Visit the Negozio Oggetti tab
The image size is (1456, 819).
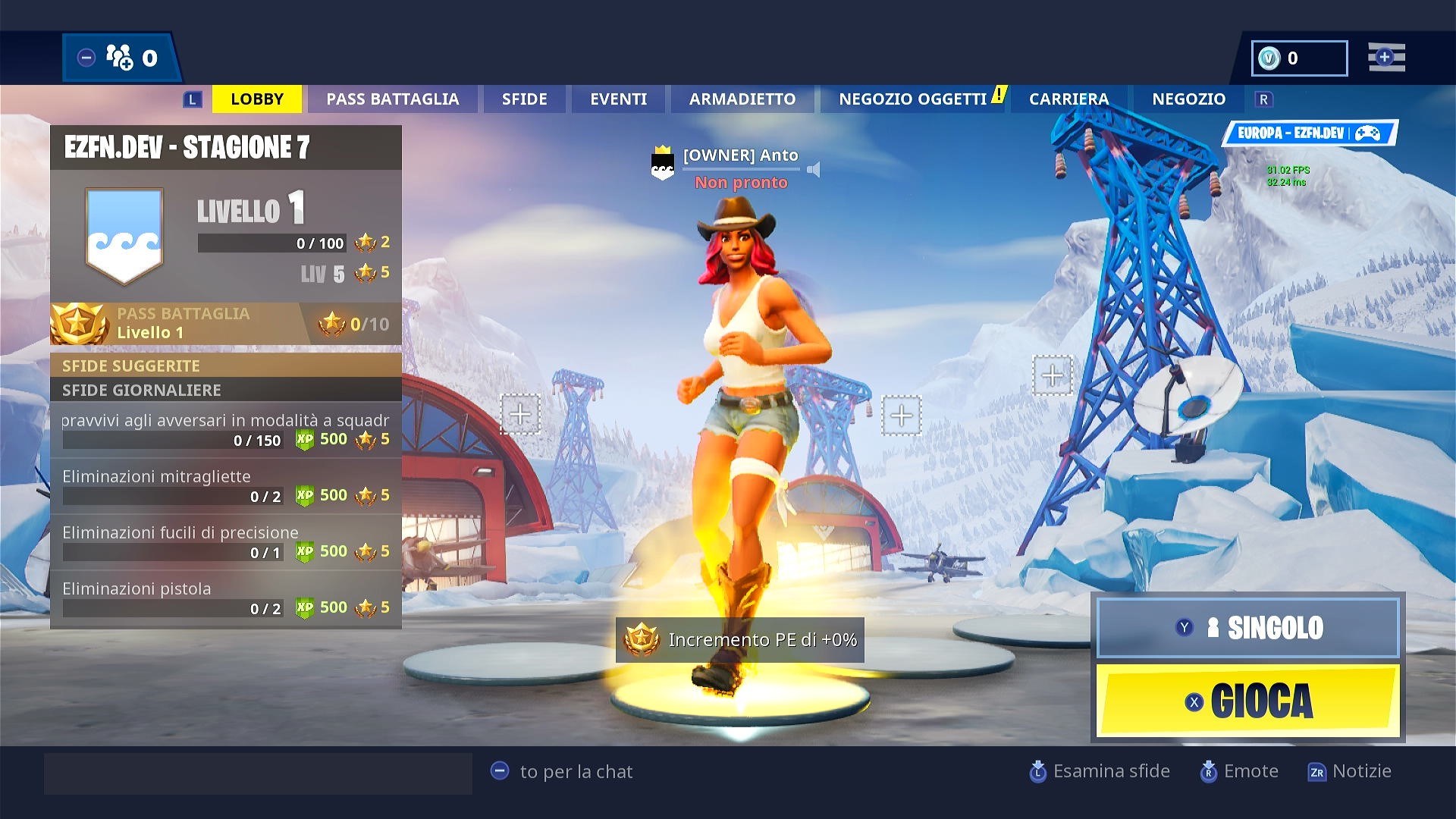(912, 99)
